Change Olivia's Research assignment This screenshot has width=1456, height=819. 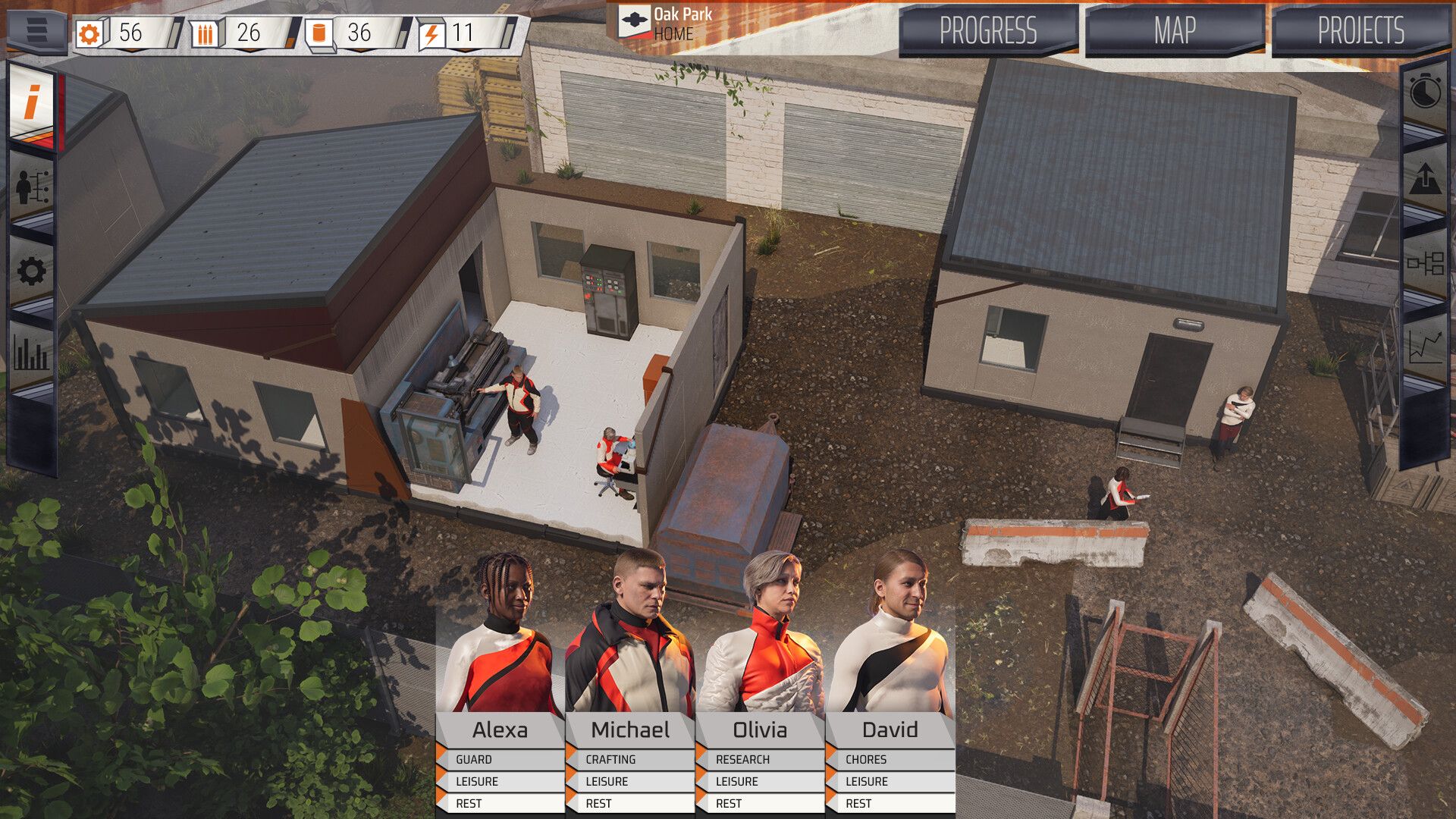click(761, 759)
